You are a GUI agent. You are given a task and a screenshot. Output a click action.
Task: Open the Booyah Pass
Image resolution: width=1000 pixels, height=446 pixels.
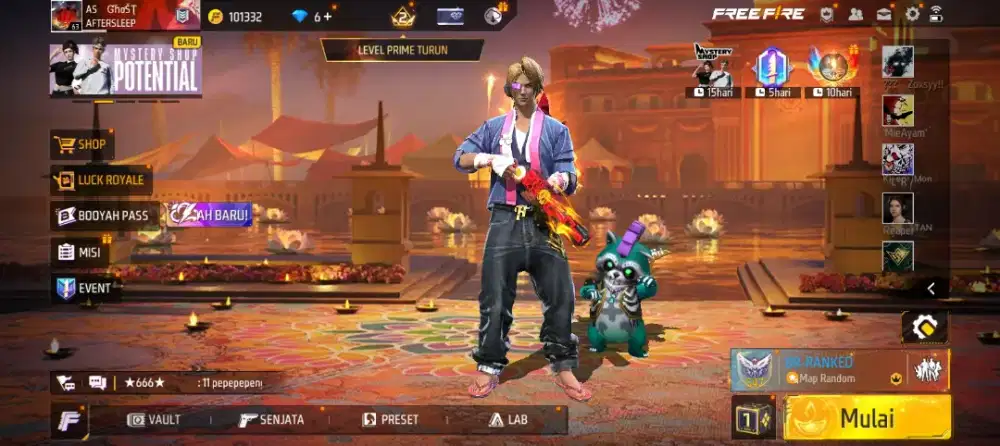pos(105,215)
